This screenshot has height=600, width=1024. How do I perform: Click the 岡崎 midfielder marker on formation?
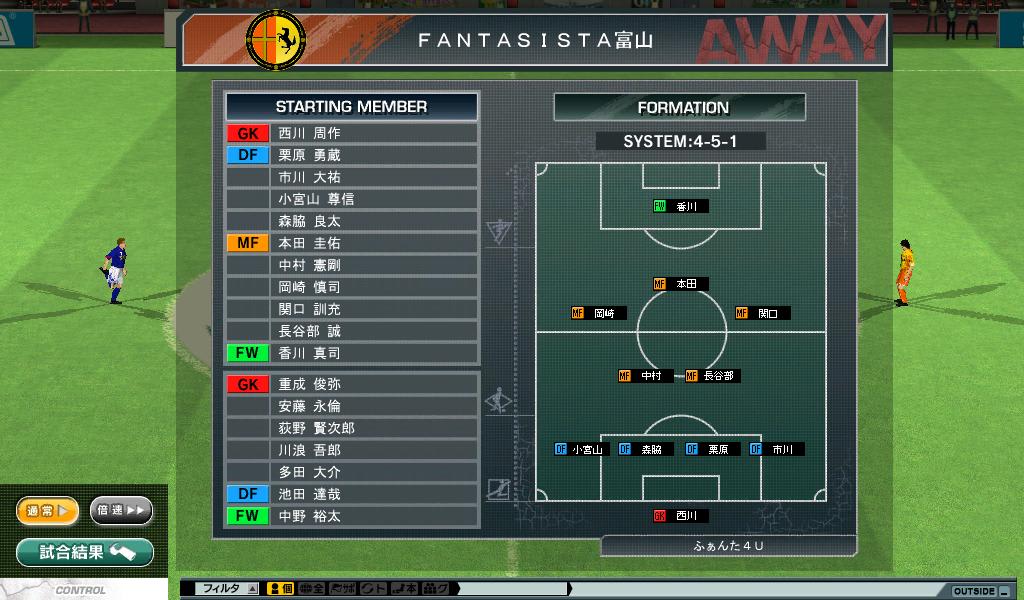[x=599, y=313]
